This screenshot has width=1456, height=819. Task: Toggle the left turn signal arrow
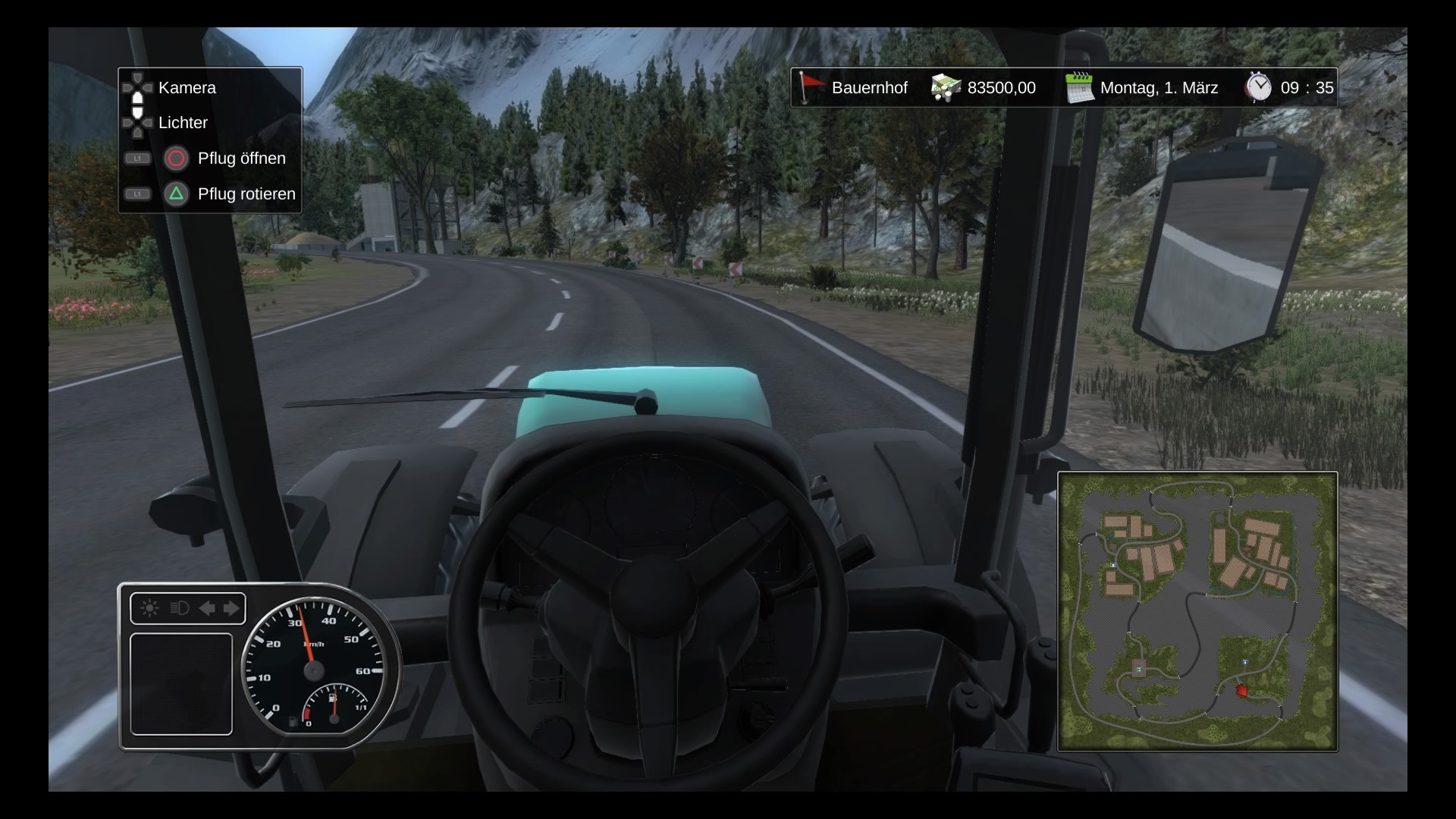[x=206, y=608]
